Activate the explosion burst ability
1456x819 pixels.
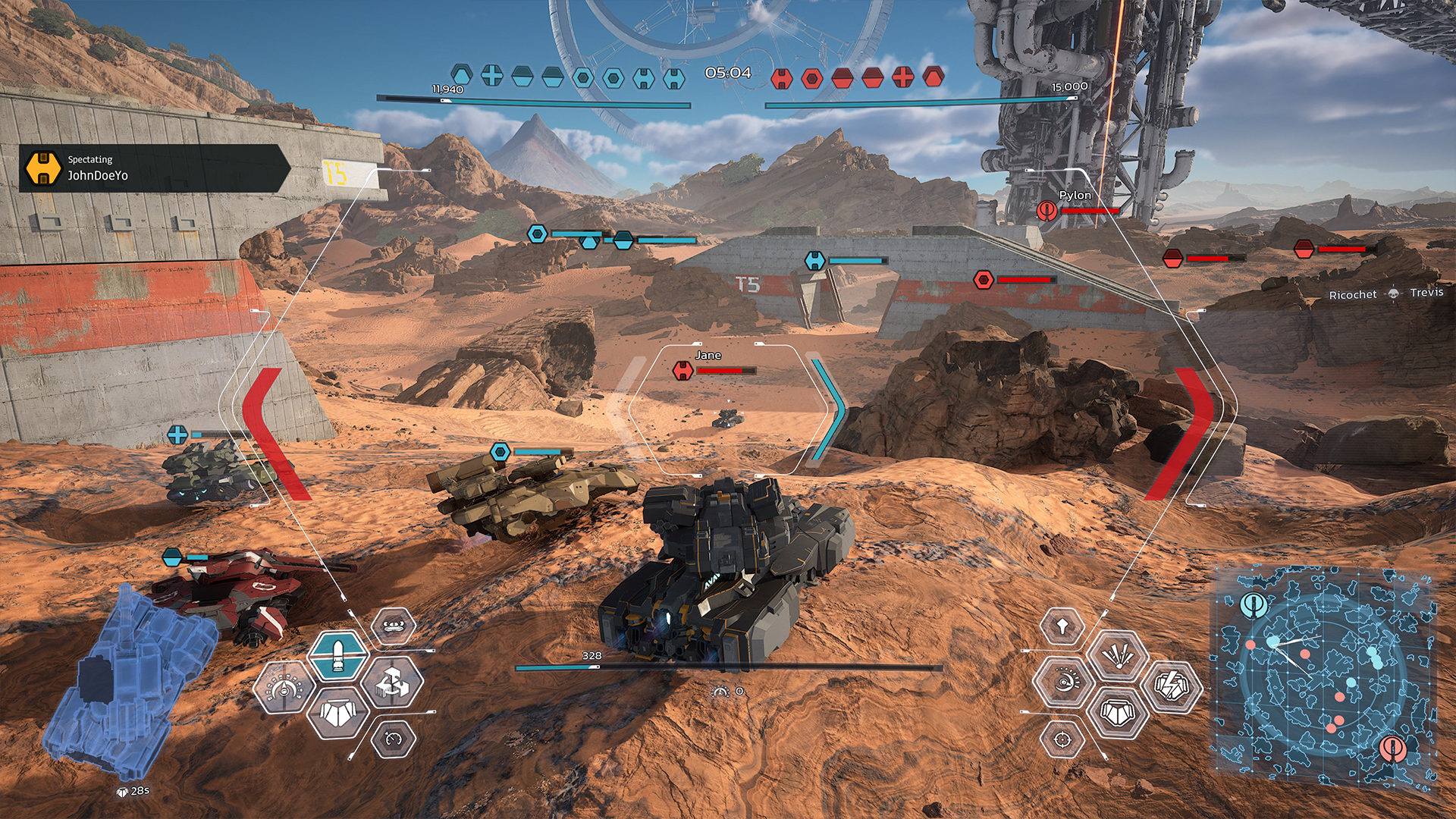pyautogui.click(x=1117, y=655)
